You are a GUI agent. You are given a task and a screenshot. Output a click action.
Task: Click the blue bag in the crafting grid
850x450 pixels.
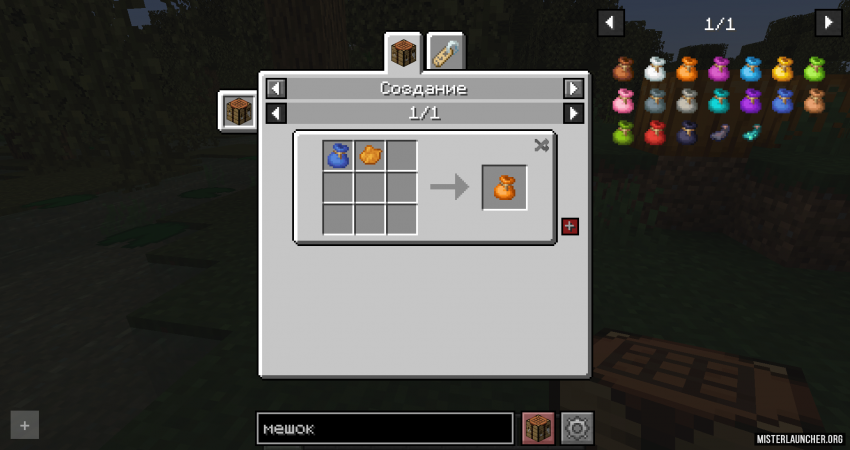pos(339,156)
